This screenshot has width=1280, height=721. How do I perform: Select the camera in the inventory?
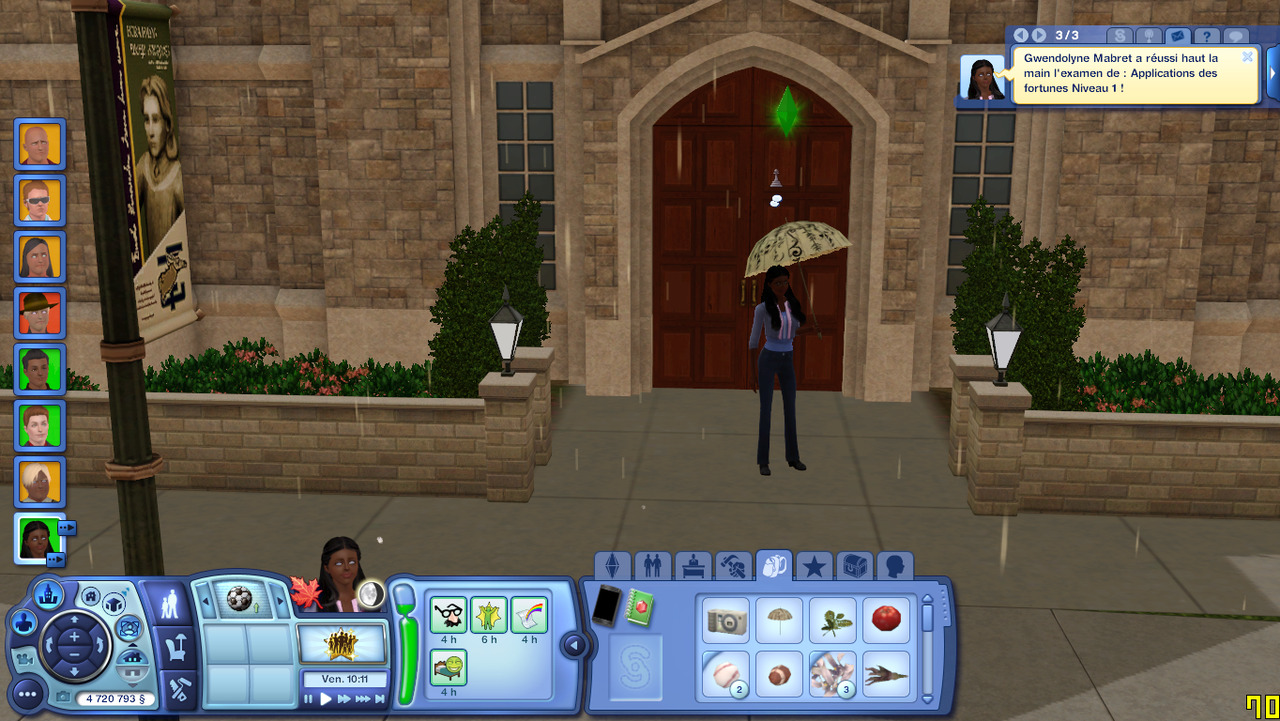tap(726, 622)
